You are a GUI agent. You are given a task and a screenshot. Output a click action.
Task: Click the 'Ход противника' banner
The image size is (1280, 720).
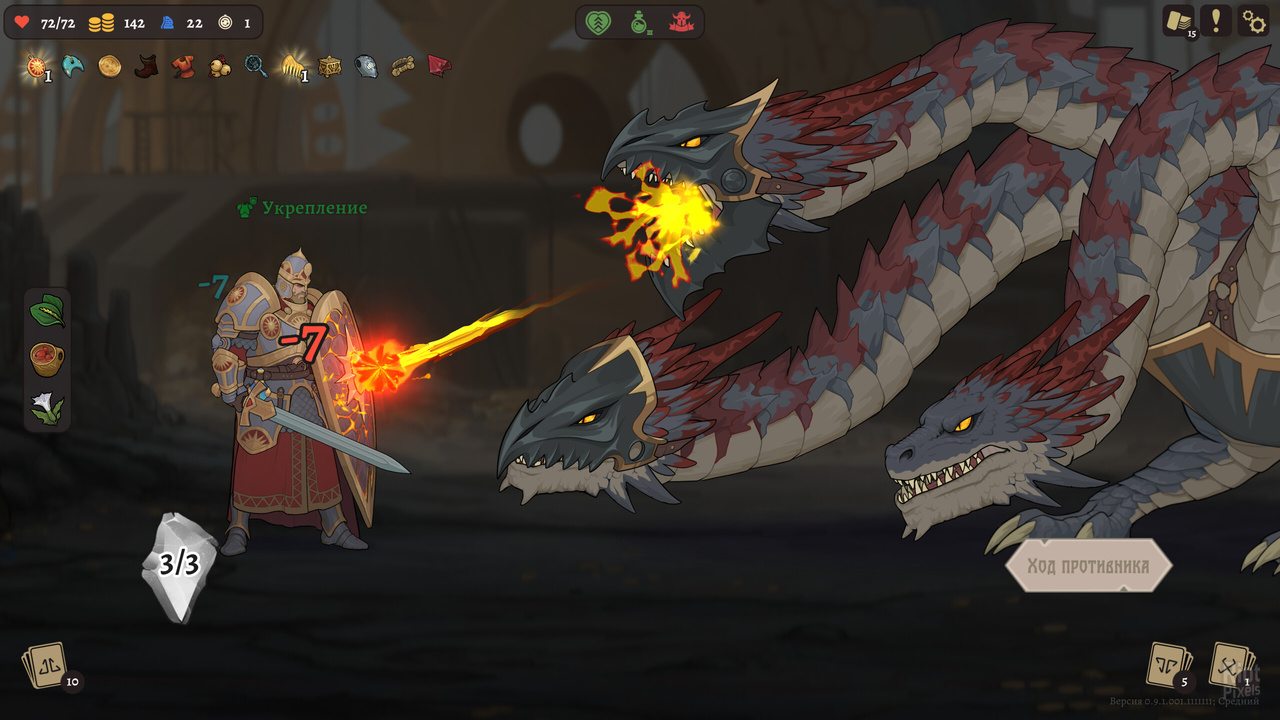pos(1091,564)
